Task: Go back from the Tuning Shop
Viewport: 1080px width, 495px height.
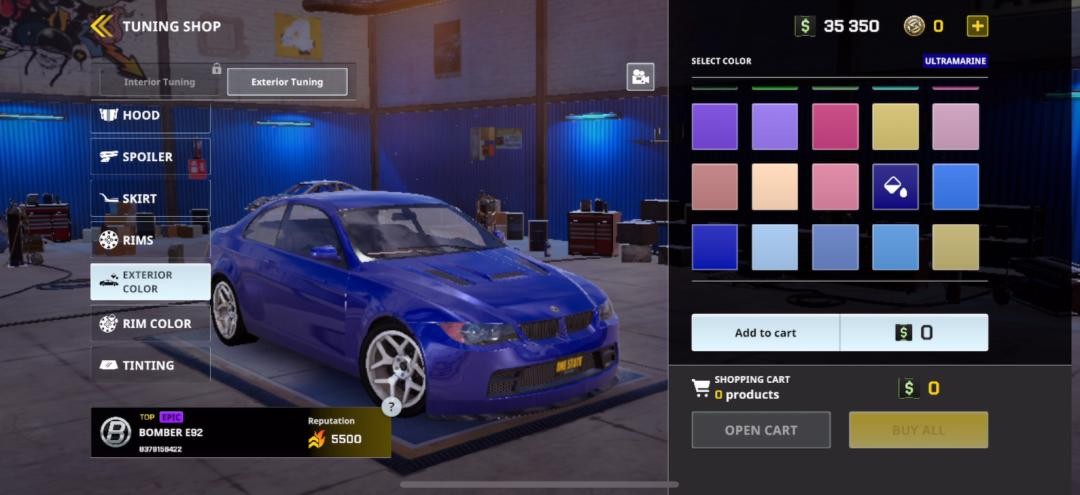Action: 102,26
